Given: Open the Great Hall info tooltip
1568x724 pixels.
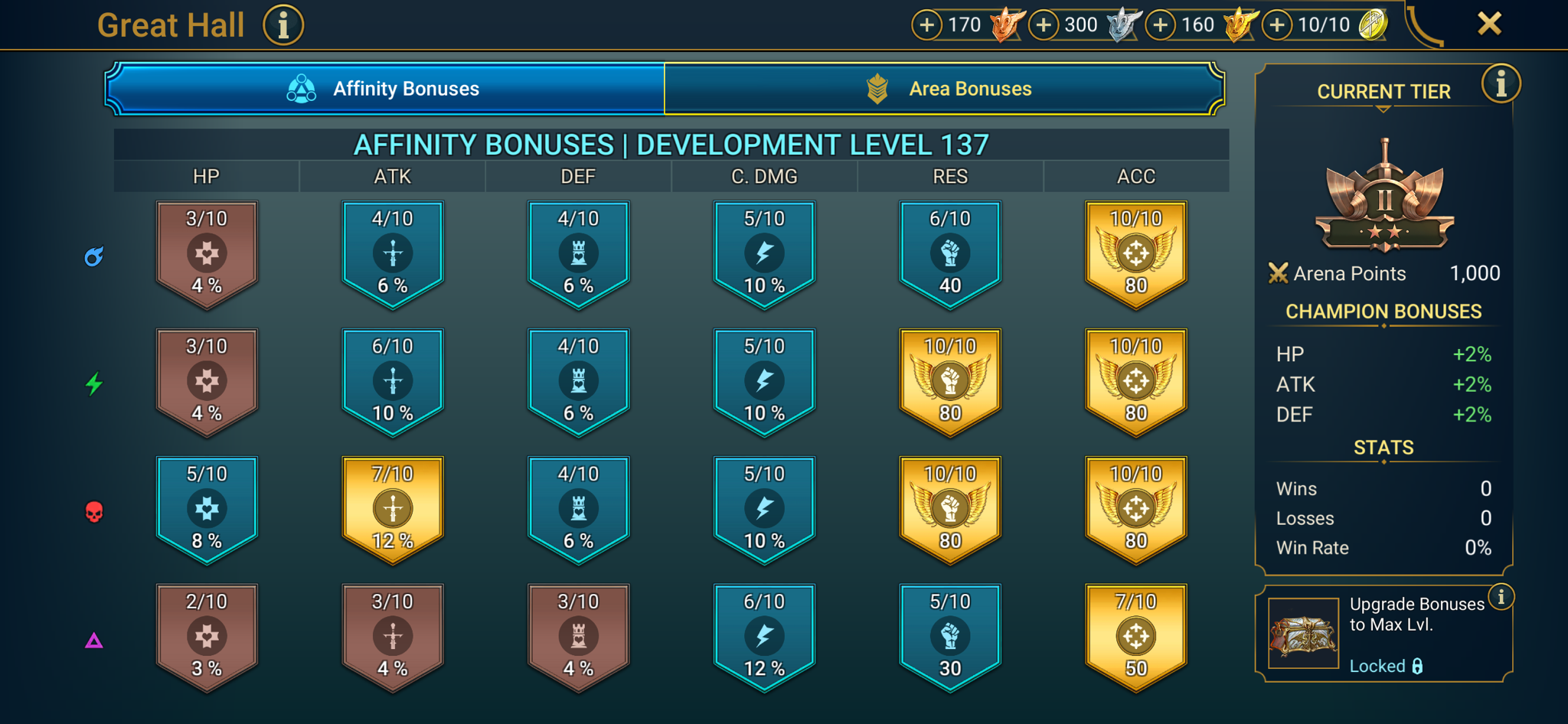Looking at the screenshot, I should [283, 24].
